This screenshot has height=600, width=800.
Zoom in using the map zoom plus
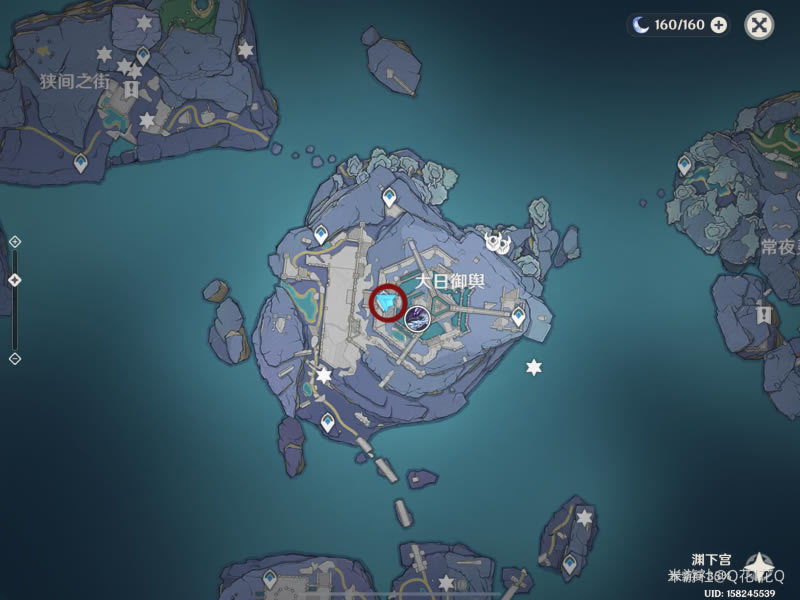14,241
